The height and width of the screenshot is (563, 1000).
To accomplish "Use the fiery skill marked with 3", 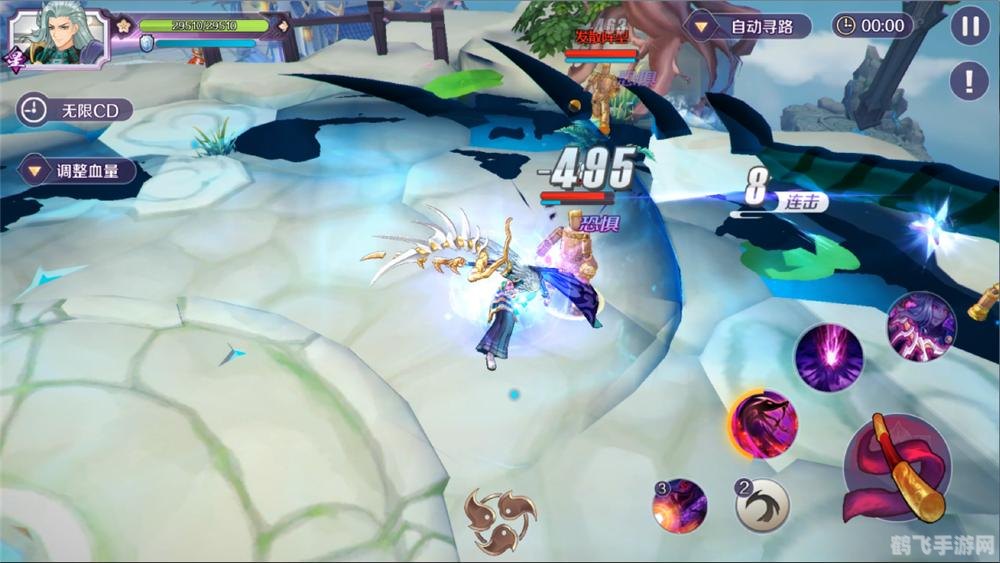I will click(x=680, y=506).
